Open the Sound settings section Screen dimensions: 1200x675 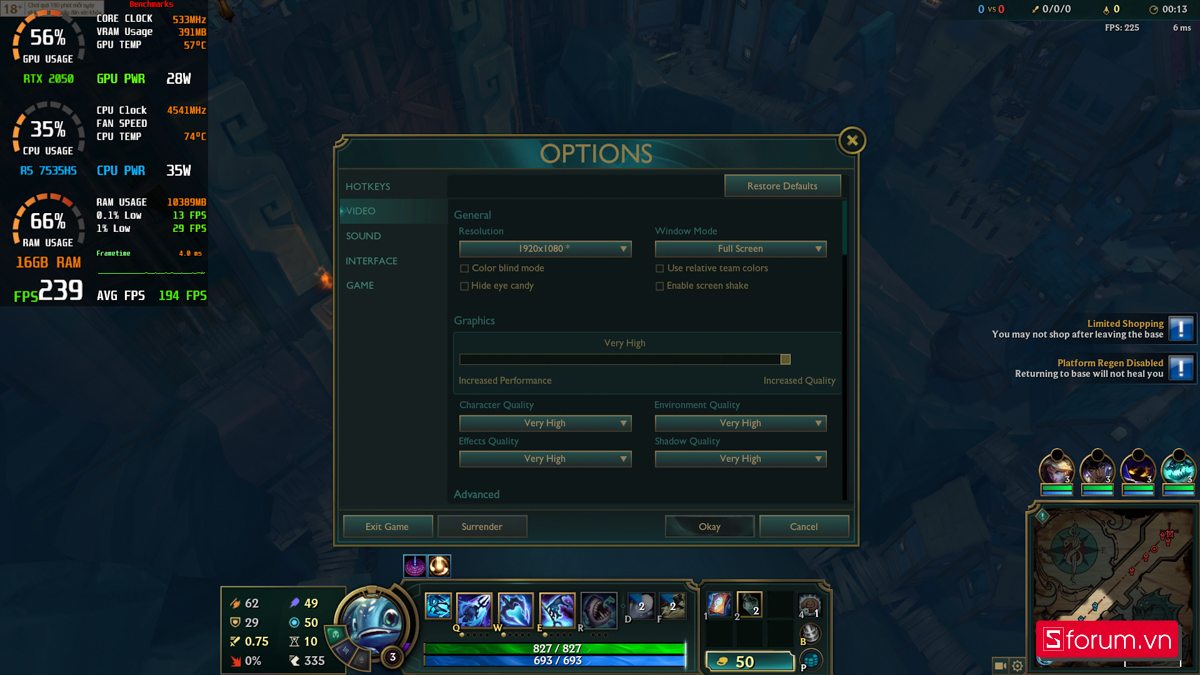pyautogui.click(x=363, y=236)
